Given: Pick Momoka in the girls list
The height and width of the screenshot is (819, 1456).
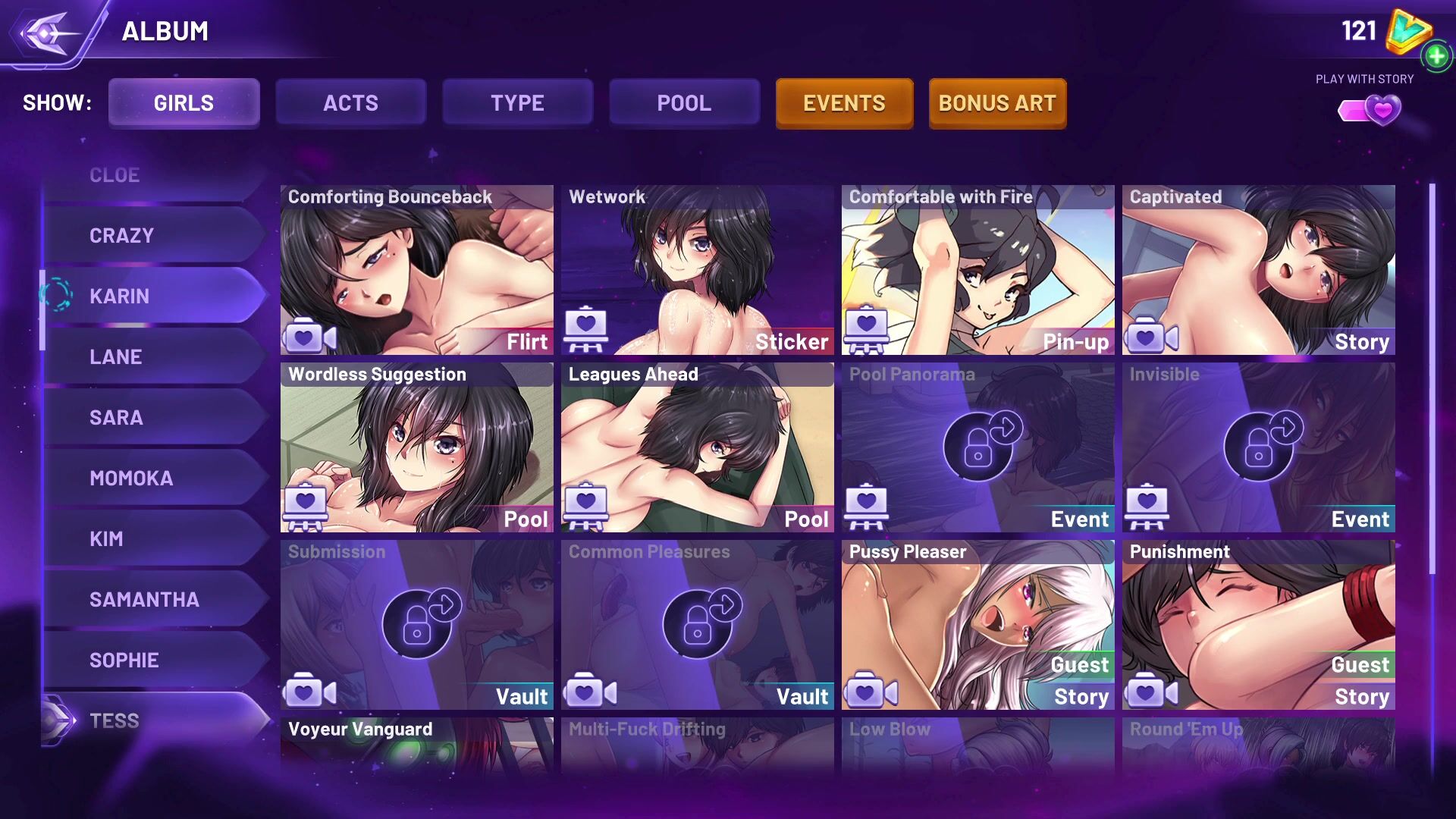Looking at the screenshot, I should click(152, 479).
